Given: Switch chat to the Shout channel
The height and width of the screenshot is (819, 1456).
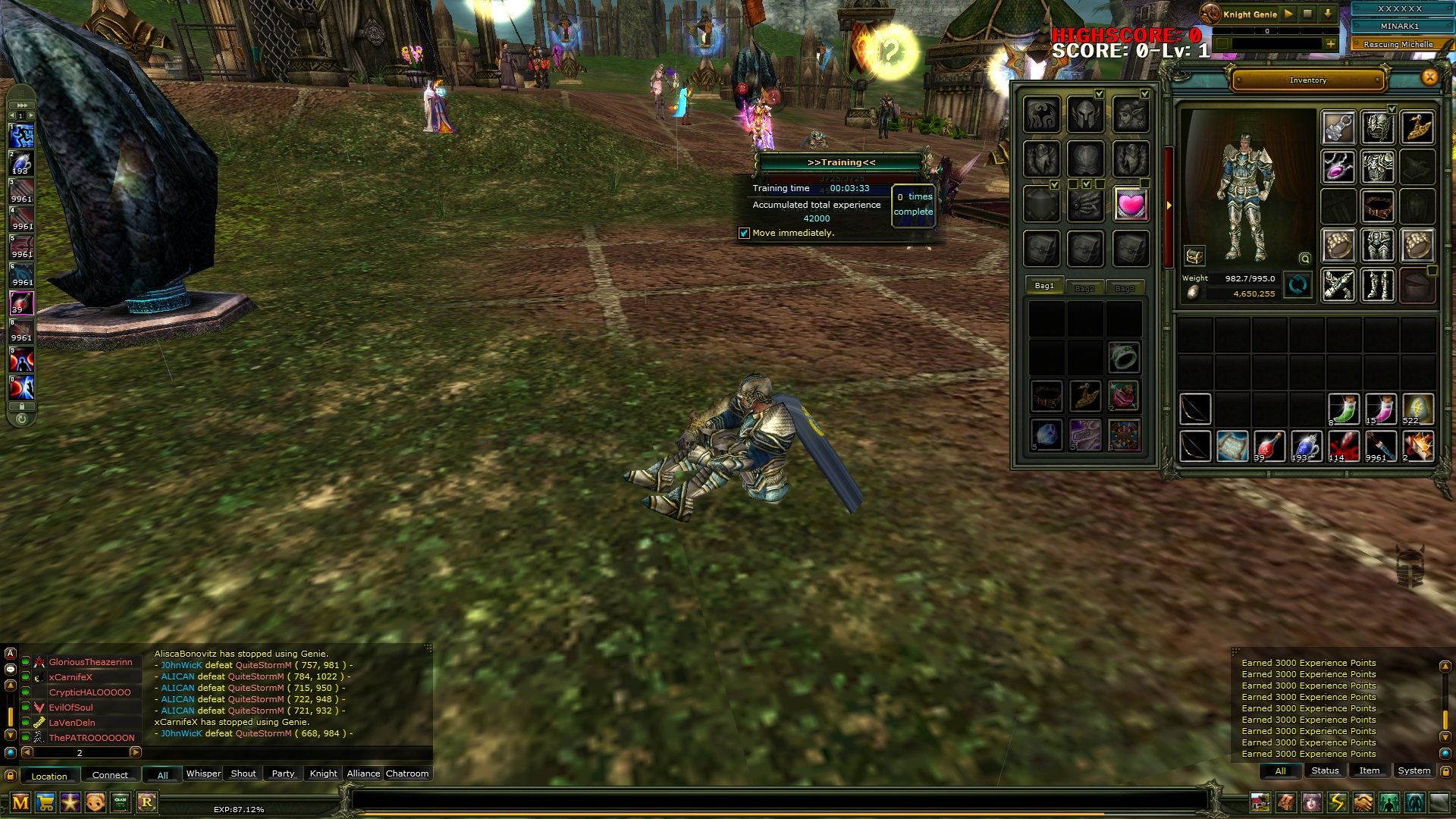Looking at the screenshot, I should 243,773.
